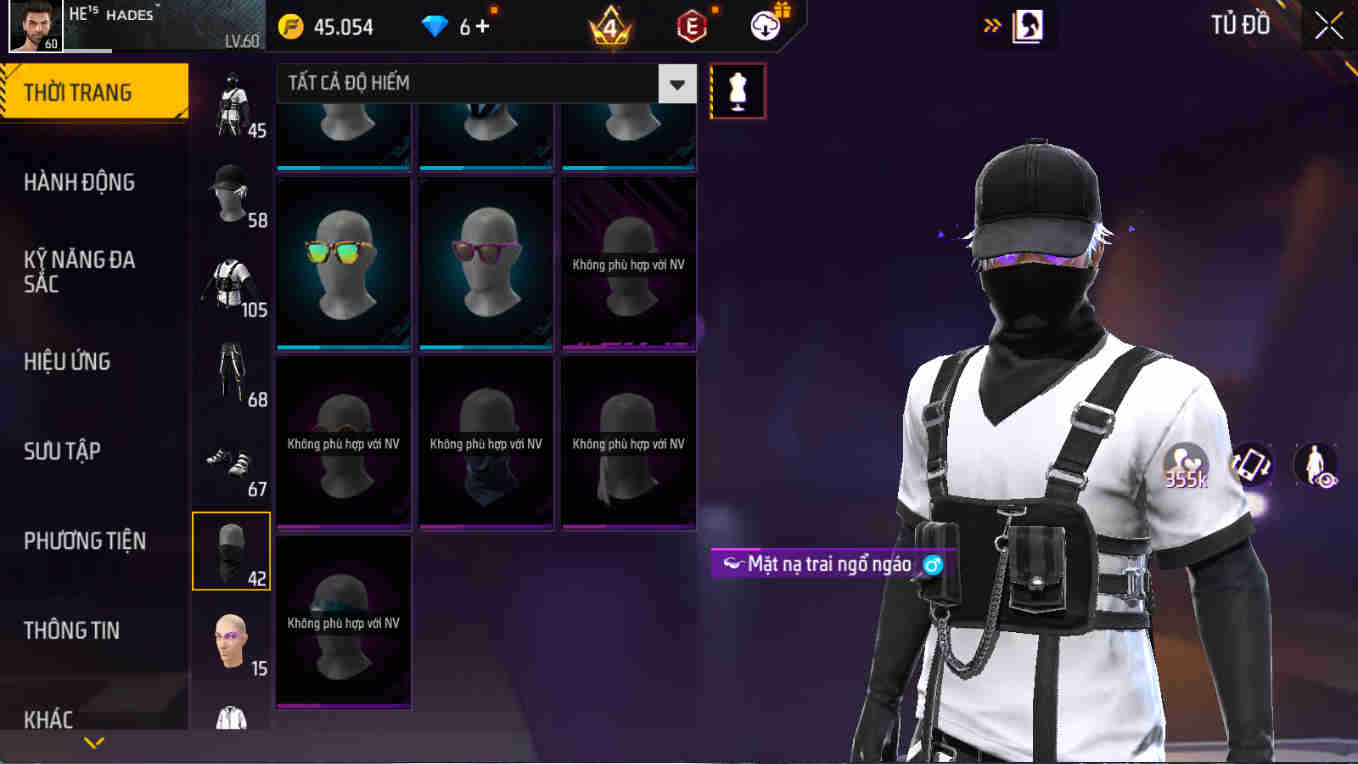This screenshot has height=764, width=1358.
Task: Click the Mặt nạ trai ngổ ngáo label
Action: point(830,565)
